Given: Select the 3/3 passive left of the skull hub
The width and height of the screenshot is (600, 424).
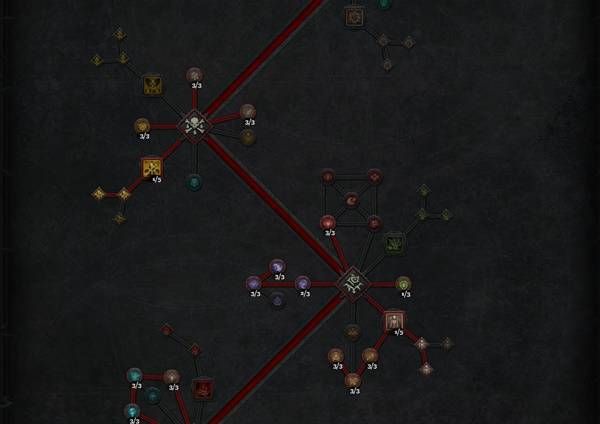Looking at the screenshot, I should (x=142, y=126).
